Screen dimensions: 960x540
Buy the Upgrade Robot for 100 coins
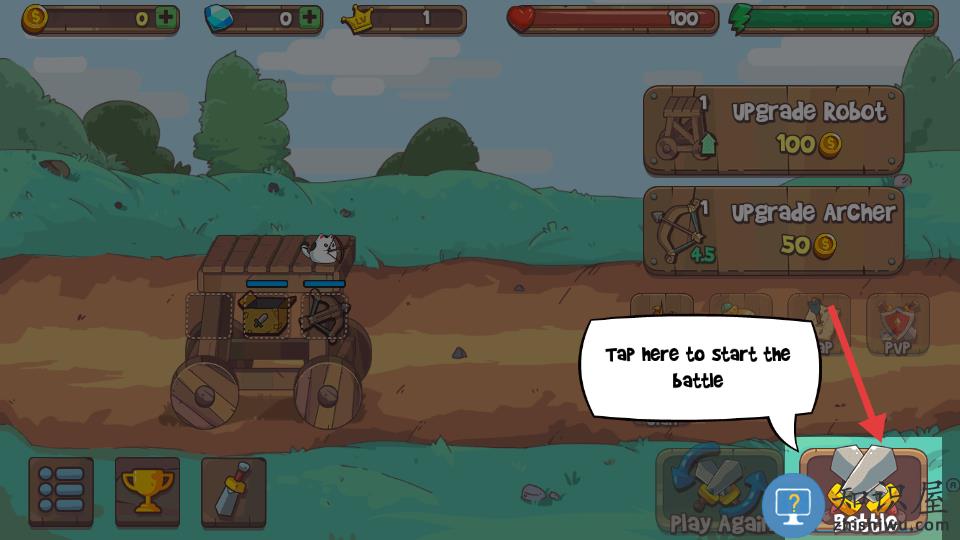click(773, 129)
